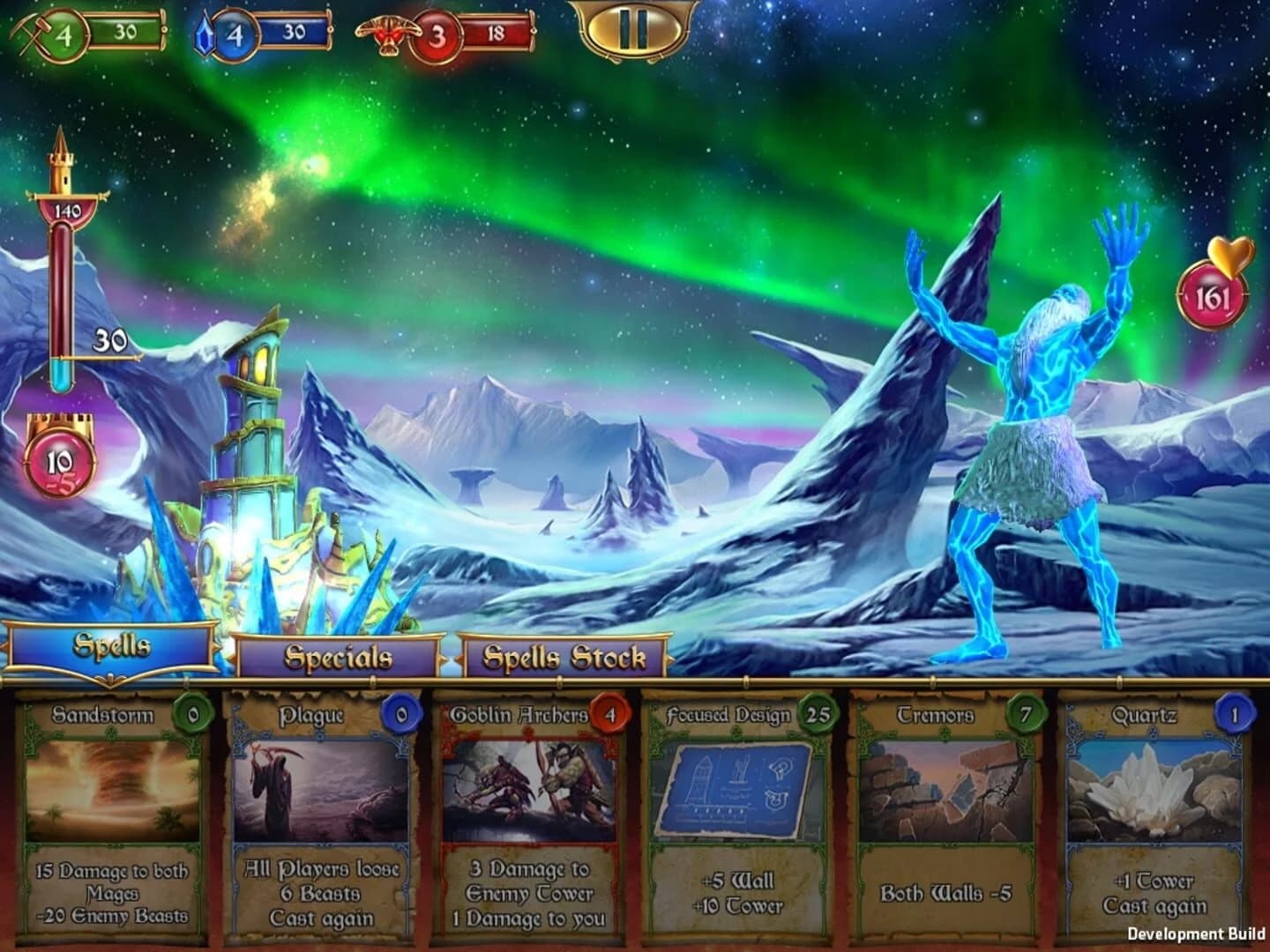This screenshot has width=1270, height=952.
Task: Expand the Specials card drawer
Action: [338, 656]
